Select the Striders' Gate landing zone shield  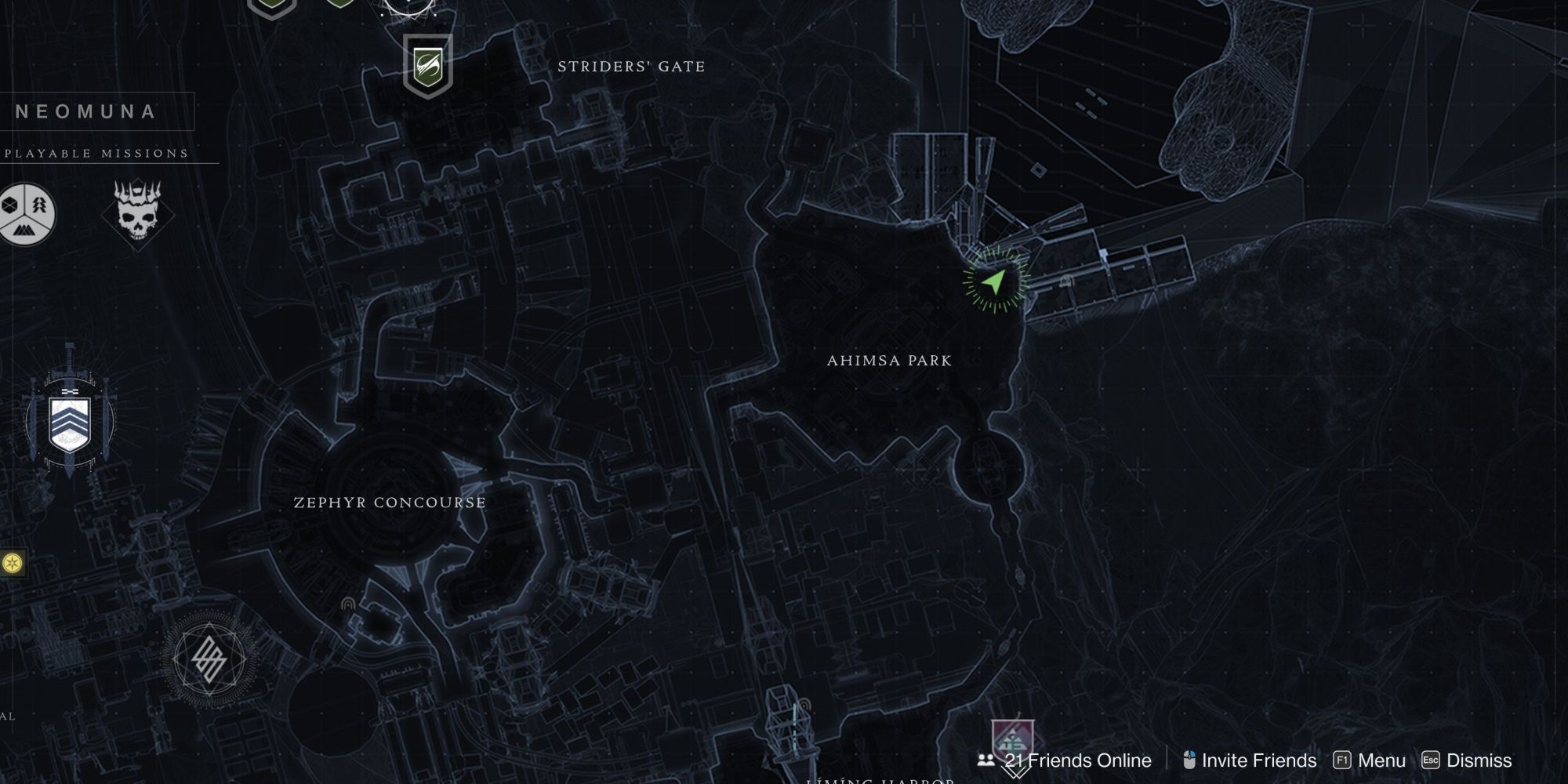pyautogui.click(x=427, y=65)
